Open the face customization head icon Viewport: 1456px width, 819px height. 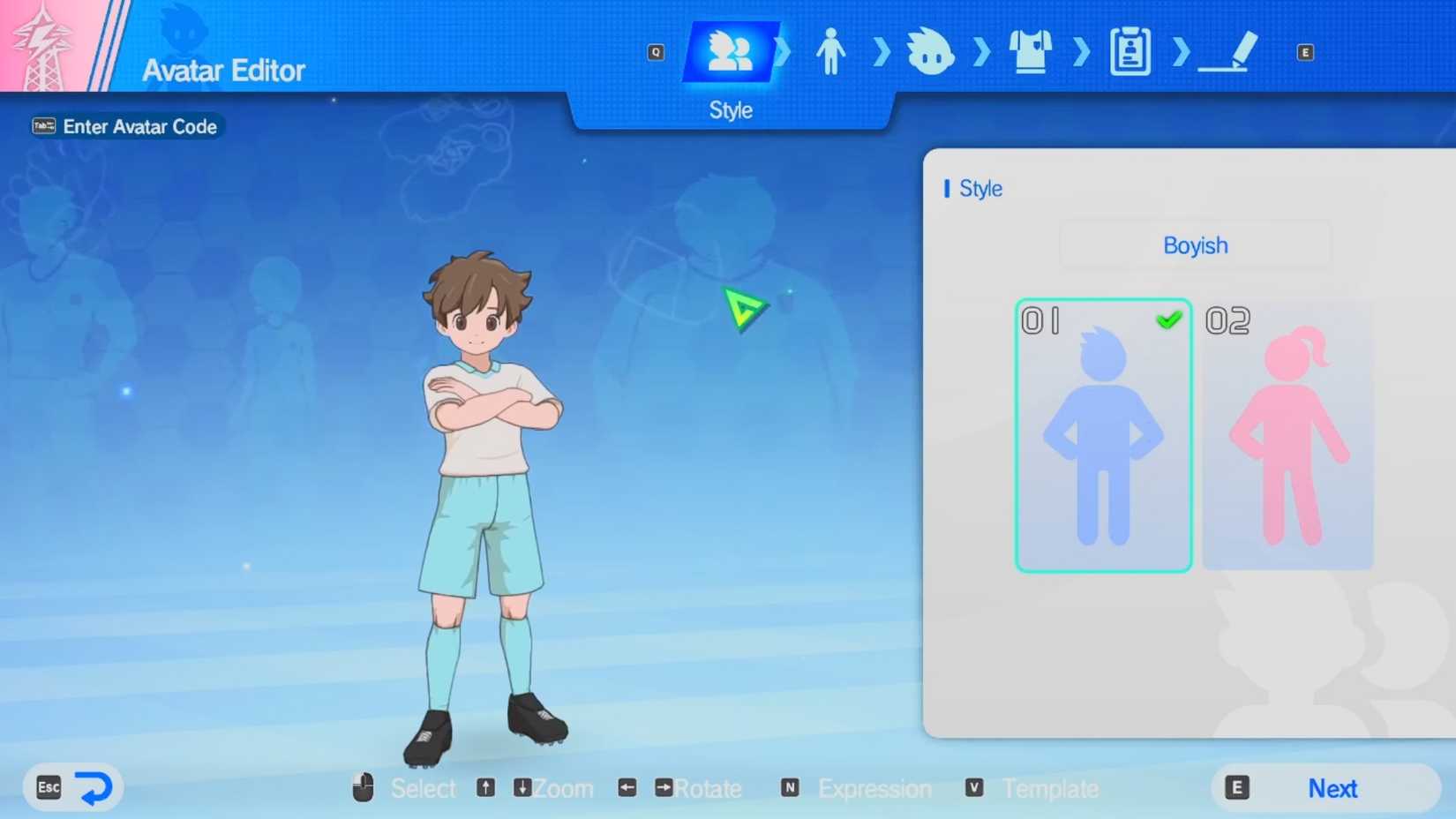(931, 53)
